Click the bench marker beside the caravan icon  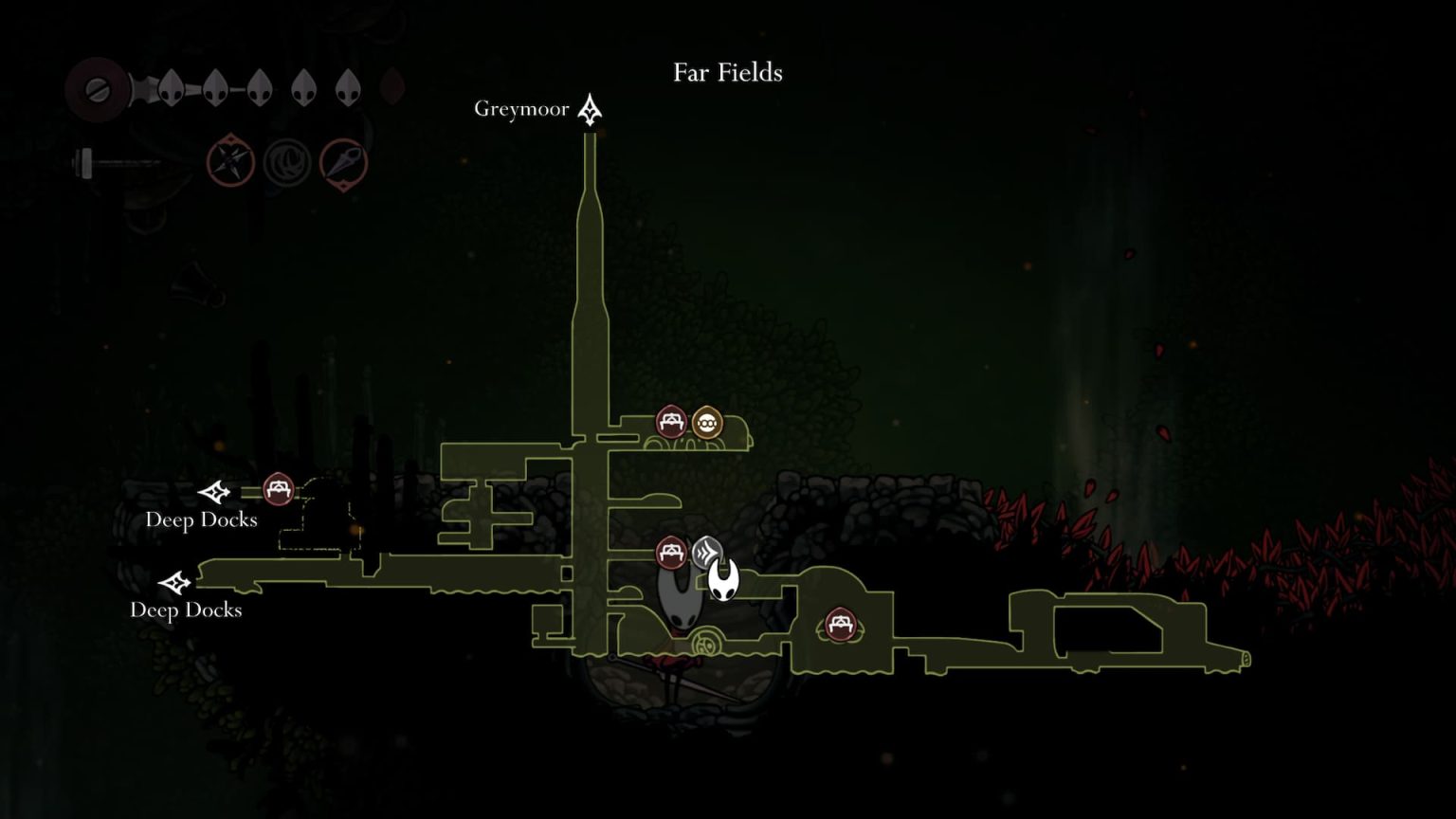(x=669, y=420)
